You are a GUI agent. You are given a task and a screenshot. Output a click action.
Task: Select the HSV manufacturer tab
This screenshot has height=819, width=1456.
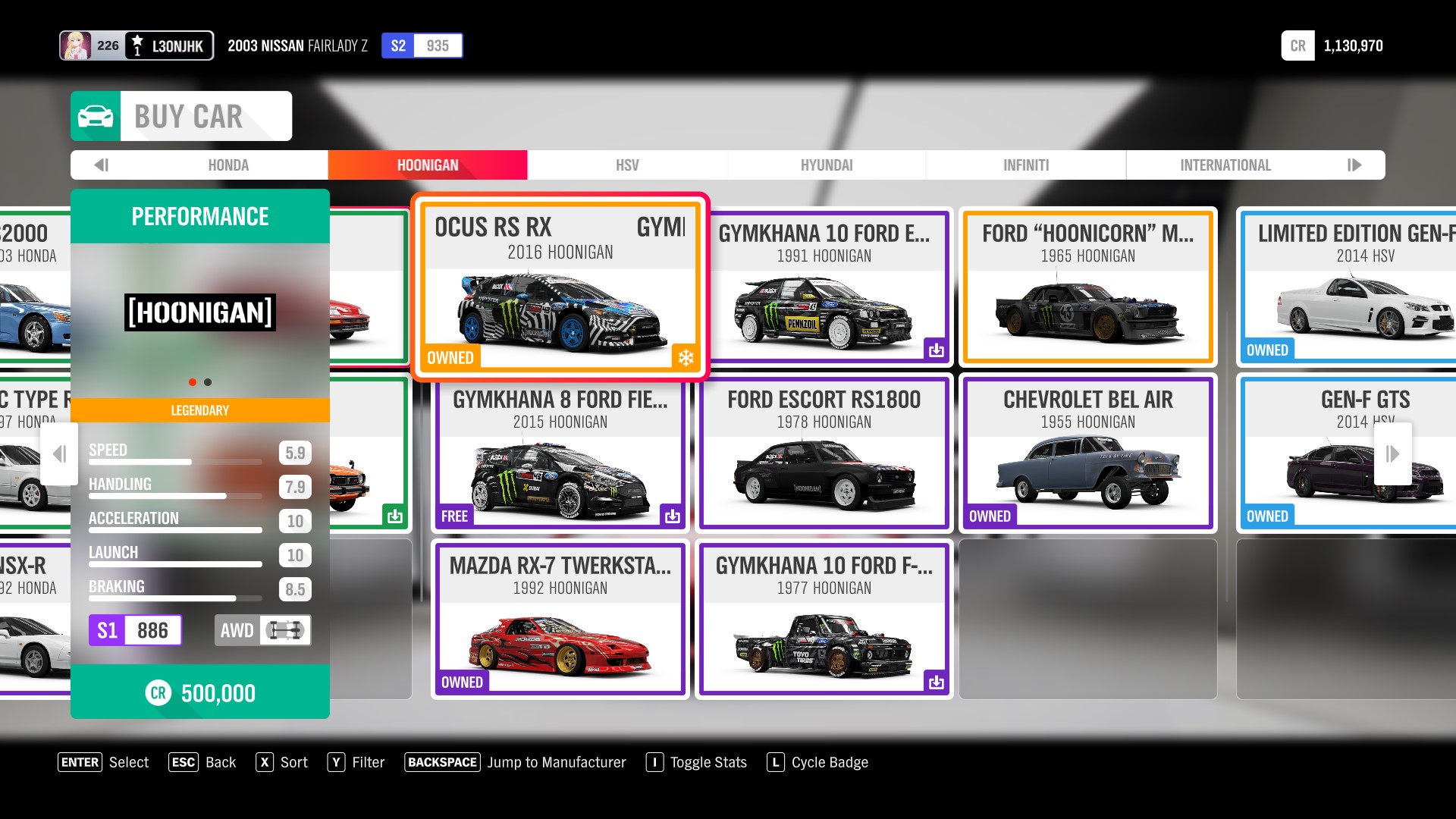click(x=627, y=165)
